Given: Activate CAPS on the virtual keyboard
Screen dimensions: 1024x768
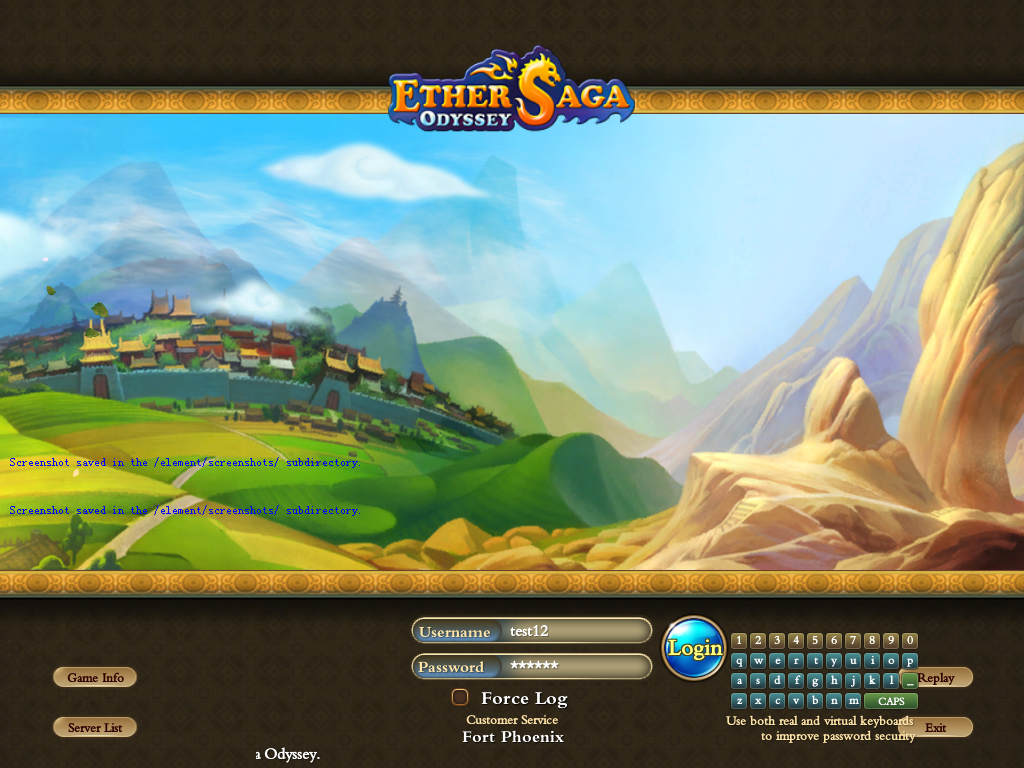Looking at the screenshot, I should (891, 701).
